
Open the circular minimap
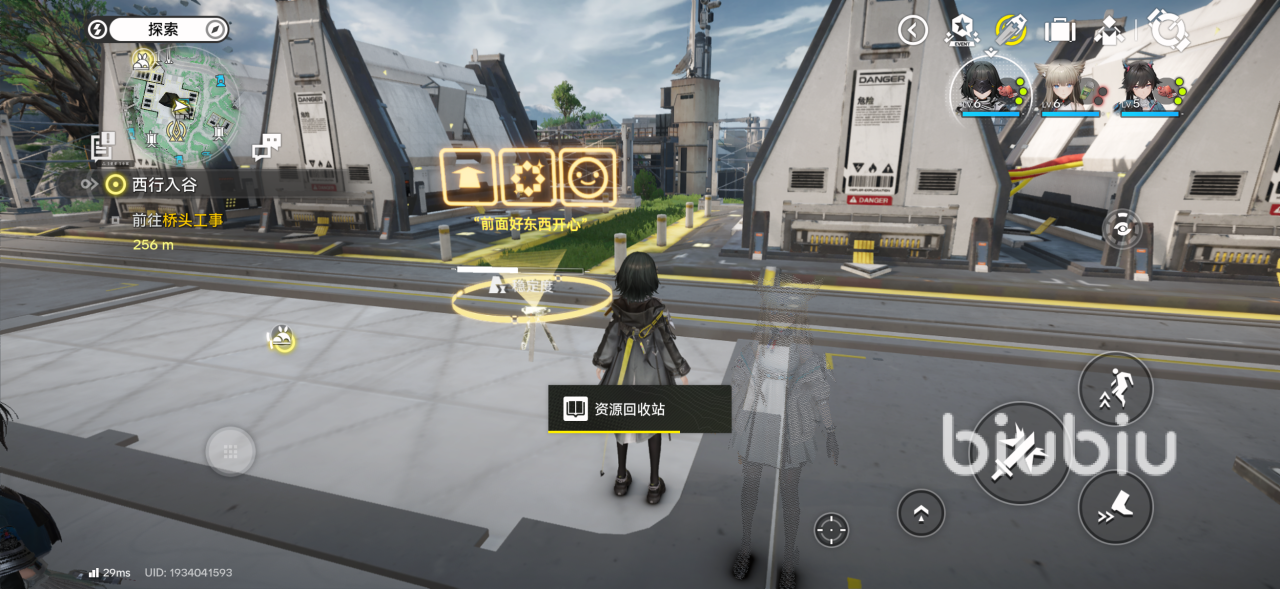tap(180, 107)
